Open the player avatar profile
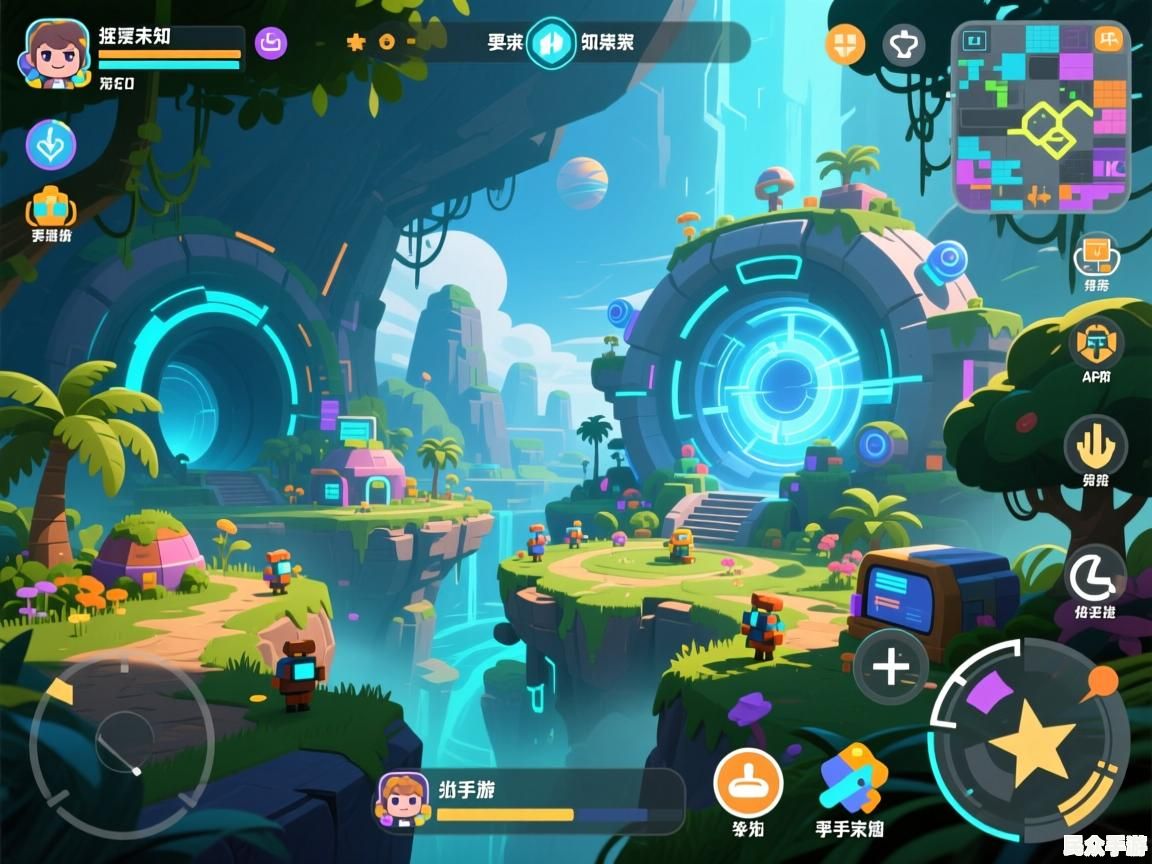The height and width of the screenshot is (864, 1152). click(x=53, y=54)
